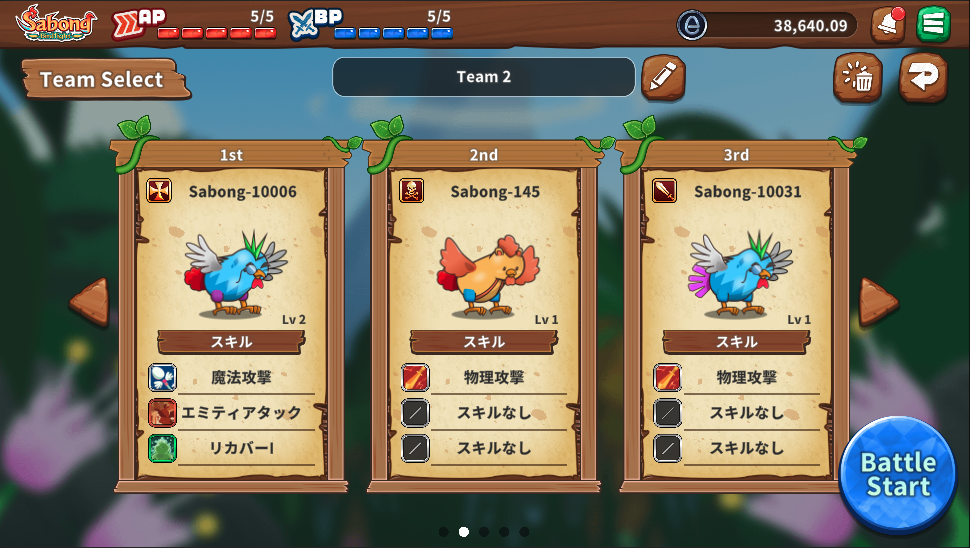970x548 pixels.
Task: Clear the team using trash button
Action: tap(857, 77)
